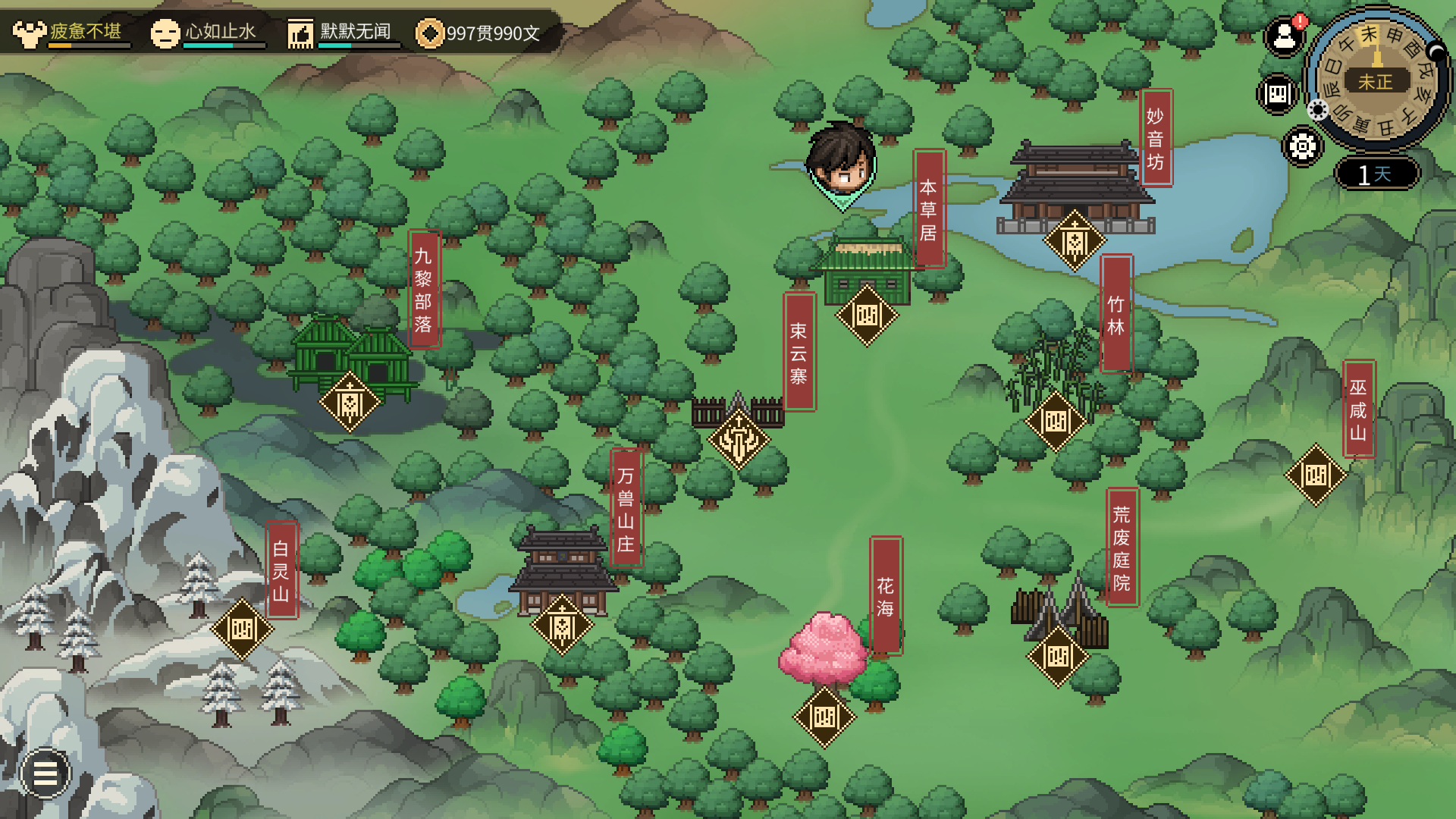The width and height of the screenshot is (1456, 819).
Task: Click the time dial showing 未正
Action: [1376, 79]
